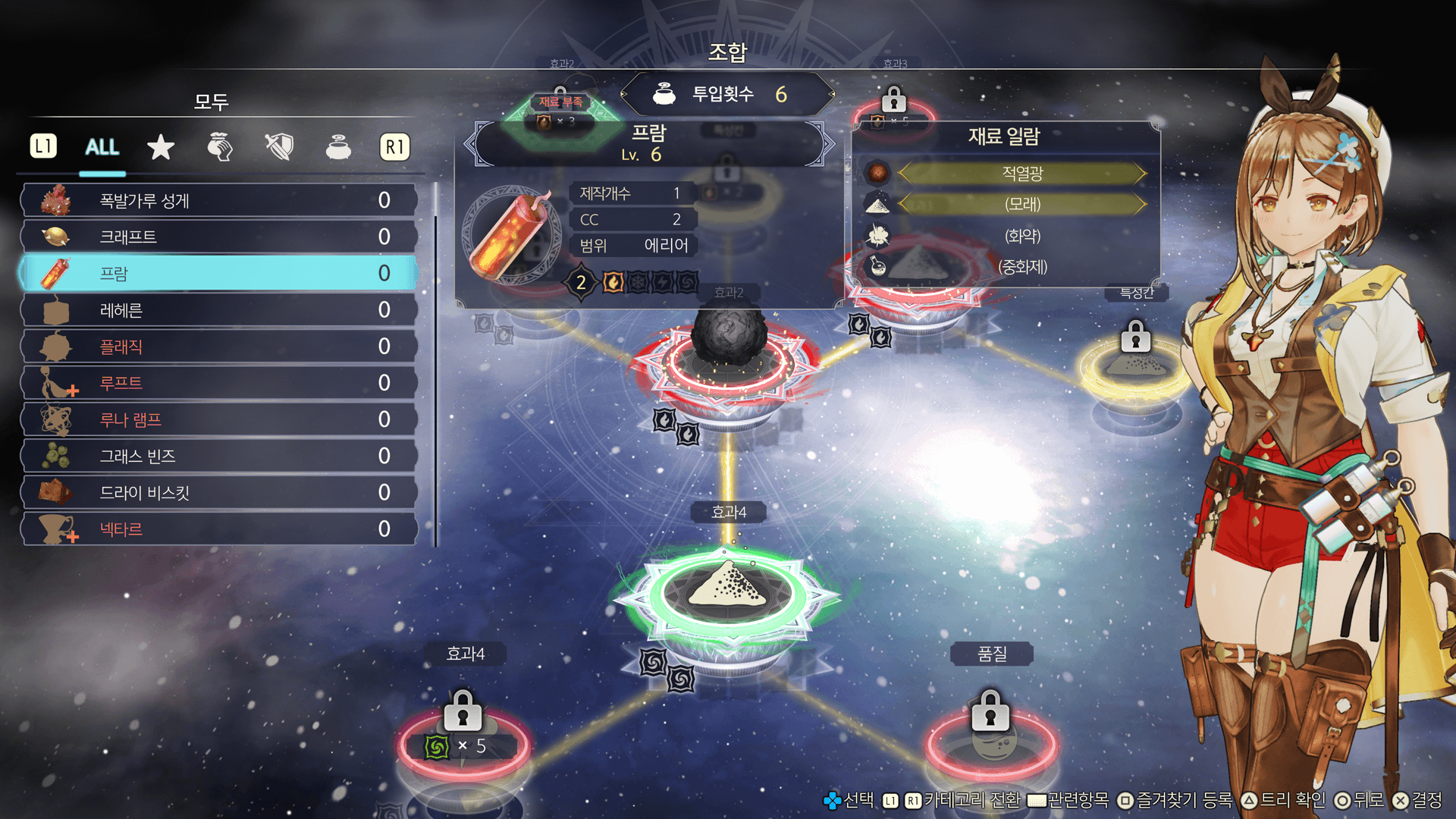
Task: Select 적열광 in the material list
Action: click(1021, 174)
